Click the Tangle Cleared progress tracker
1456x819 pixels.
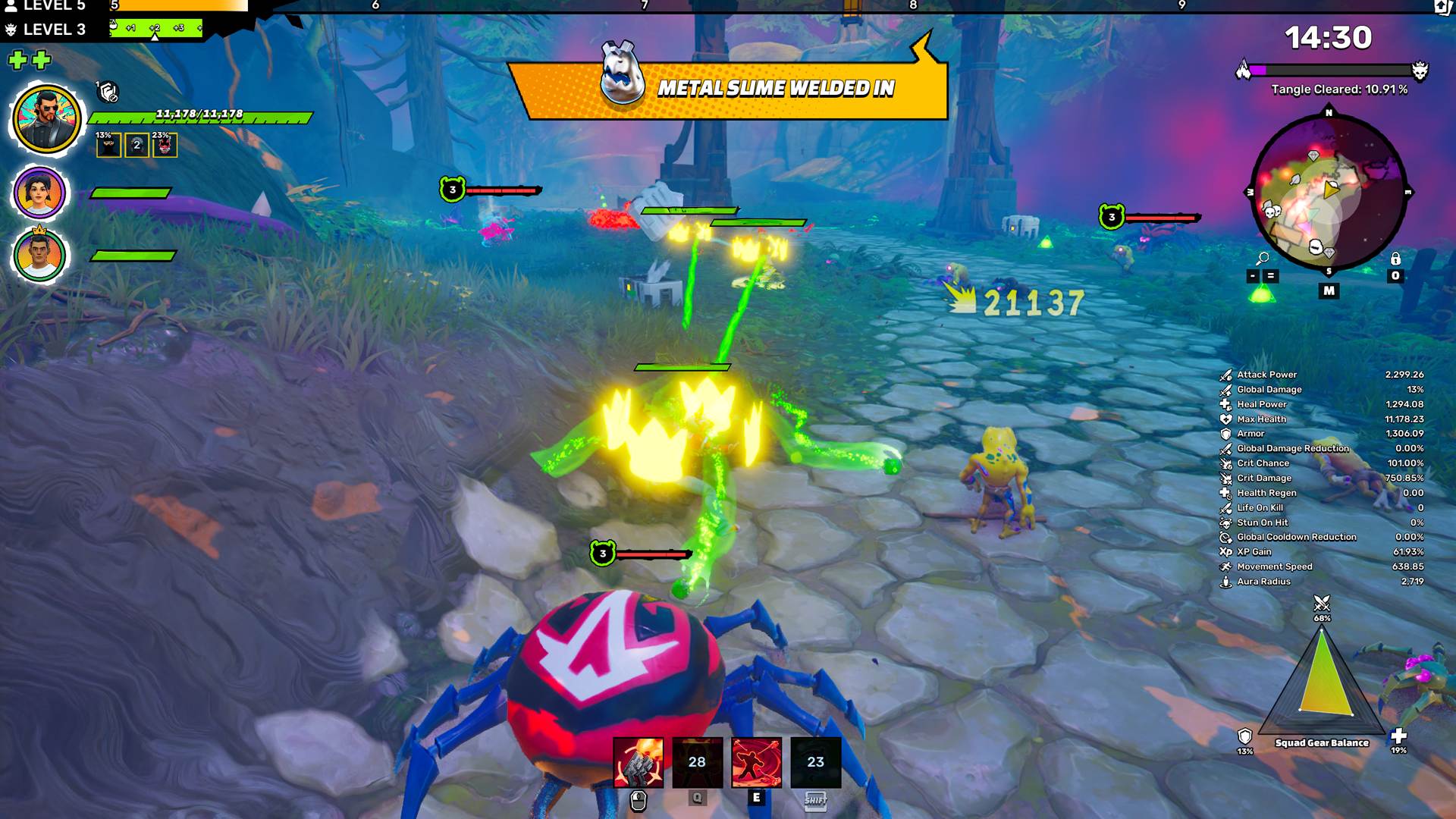1338,89
